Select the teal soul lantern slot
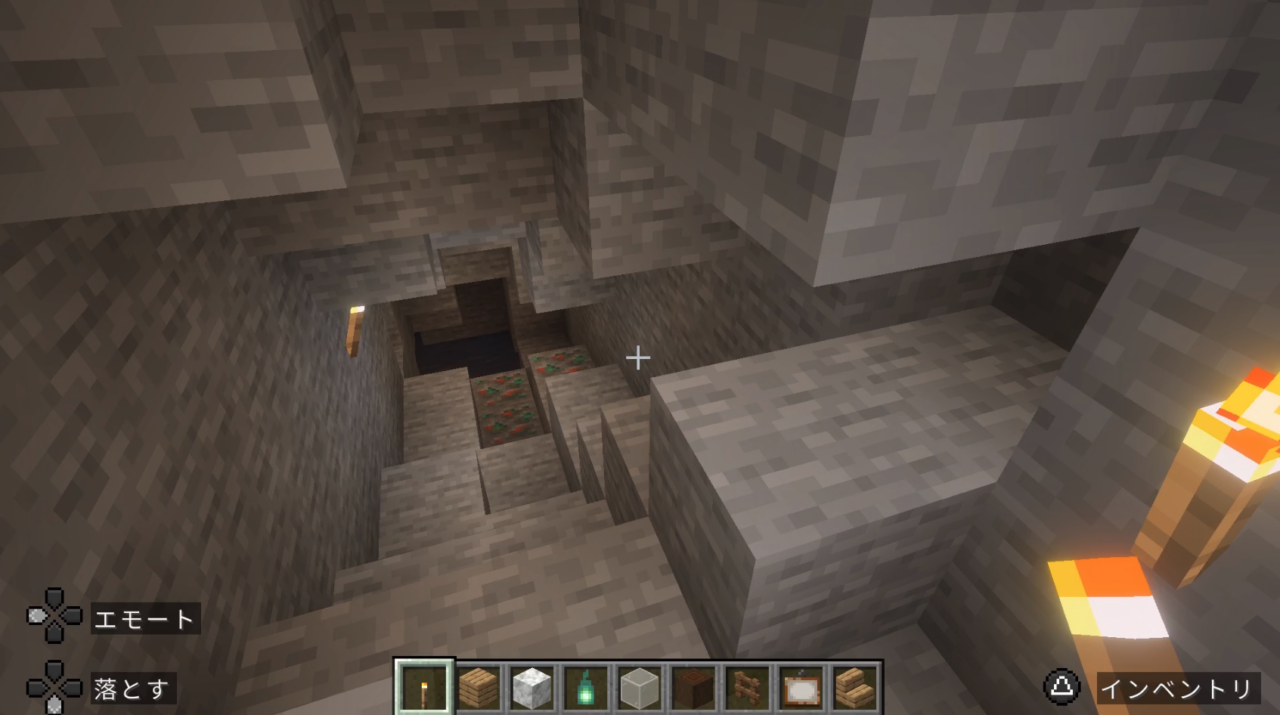The image size is (1280, 715). pyautogui.click(x=587, y=687)
